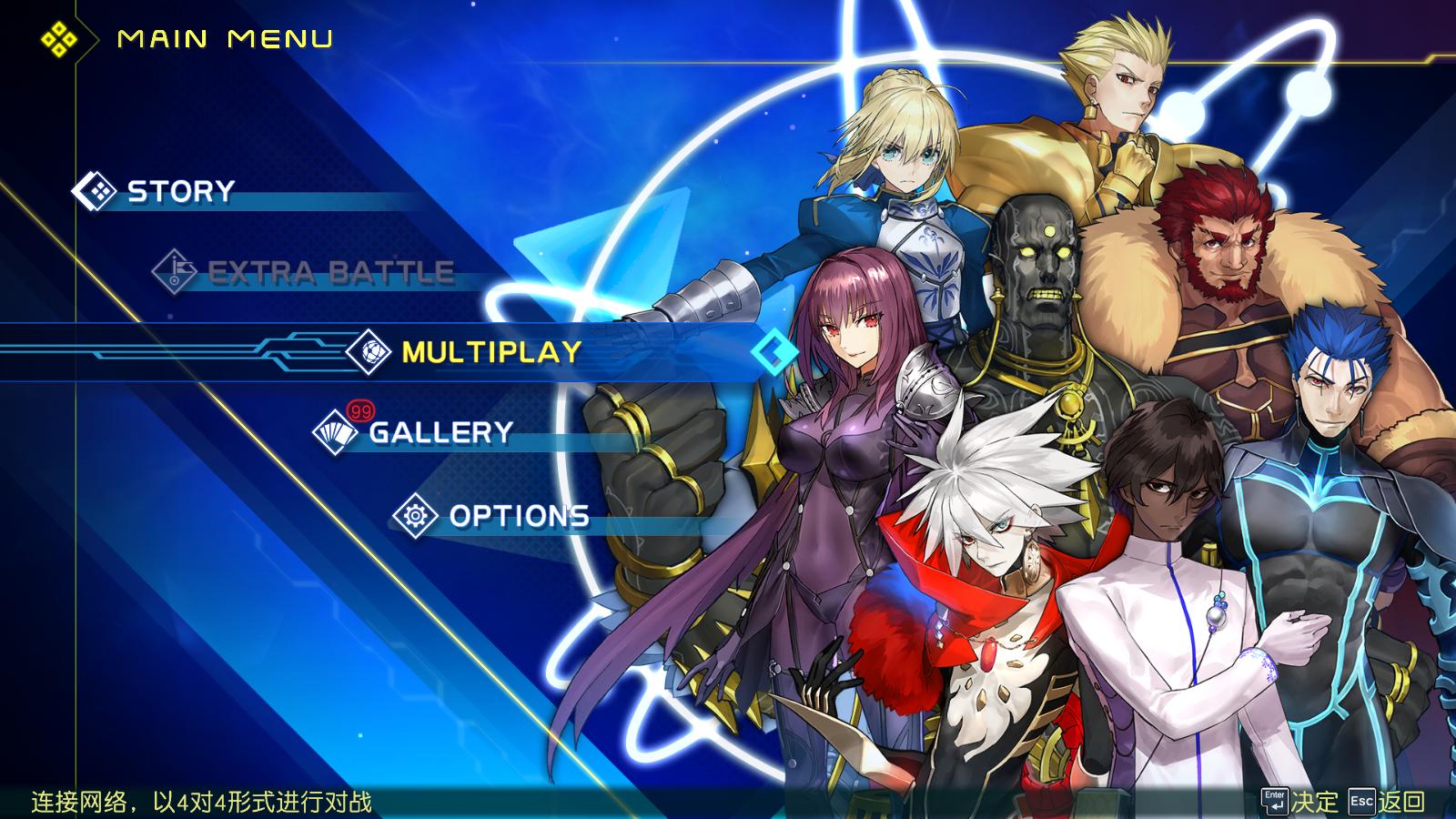
Task: Select the Extra Battle entry
Action: click(x=330, y=272)
